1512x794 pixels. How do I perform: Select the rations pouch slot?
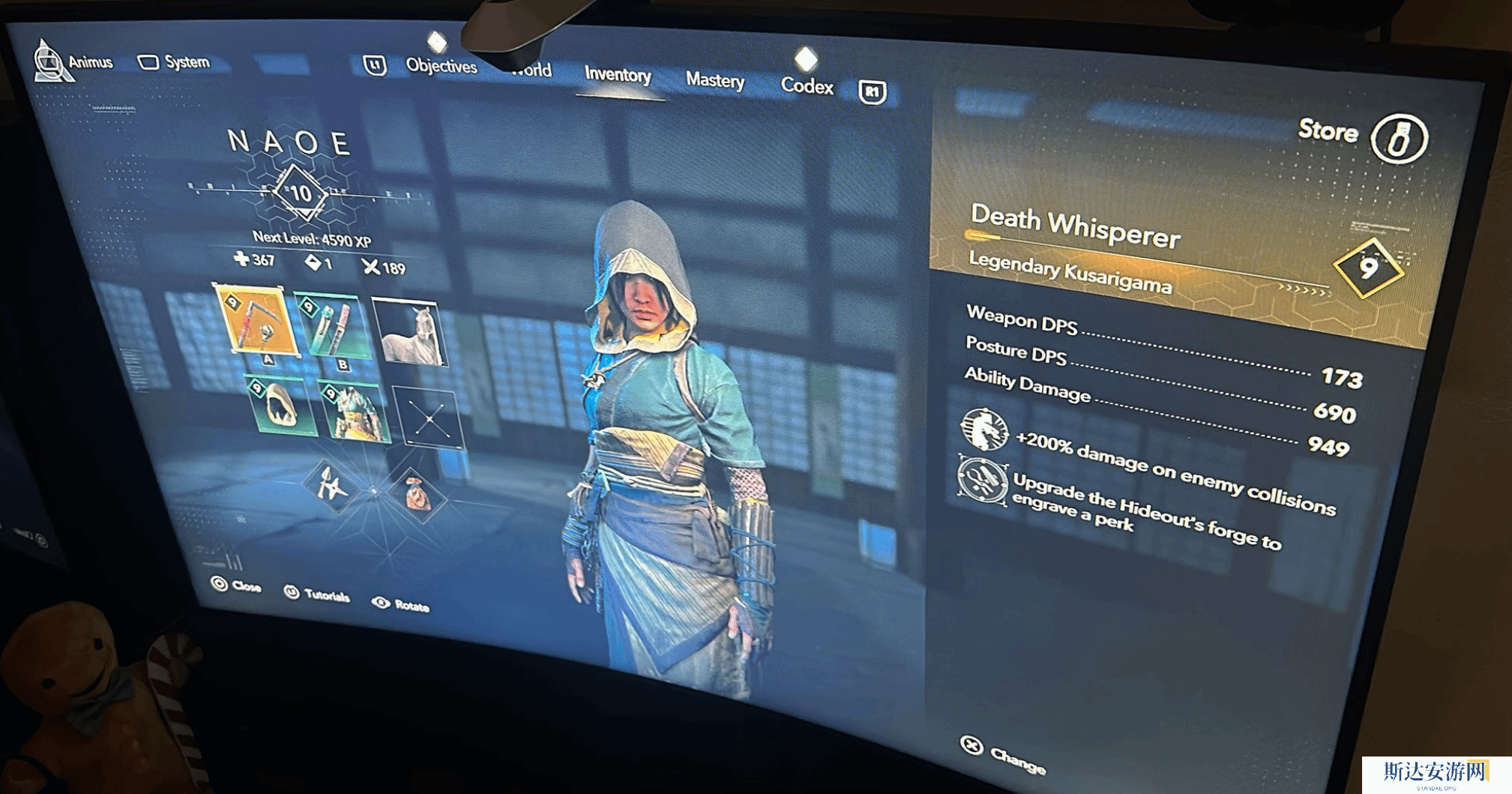point(417,494)
